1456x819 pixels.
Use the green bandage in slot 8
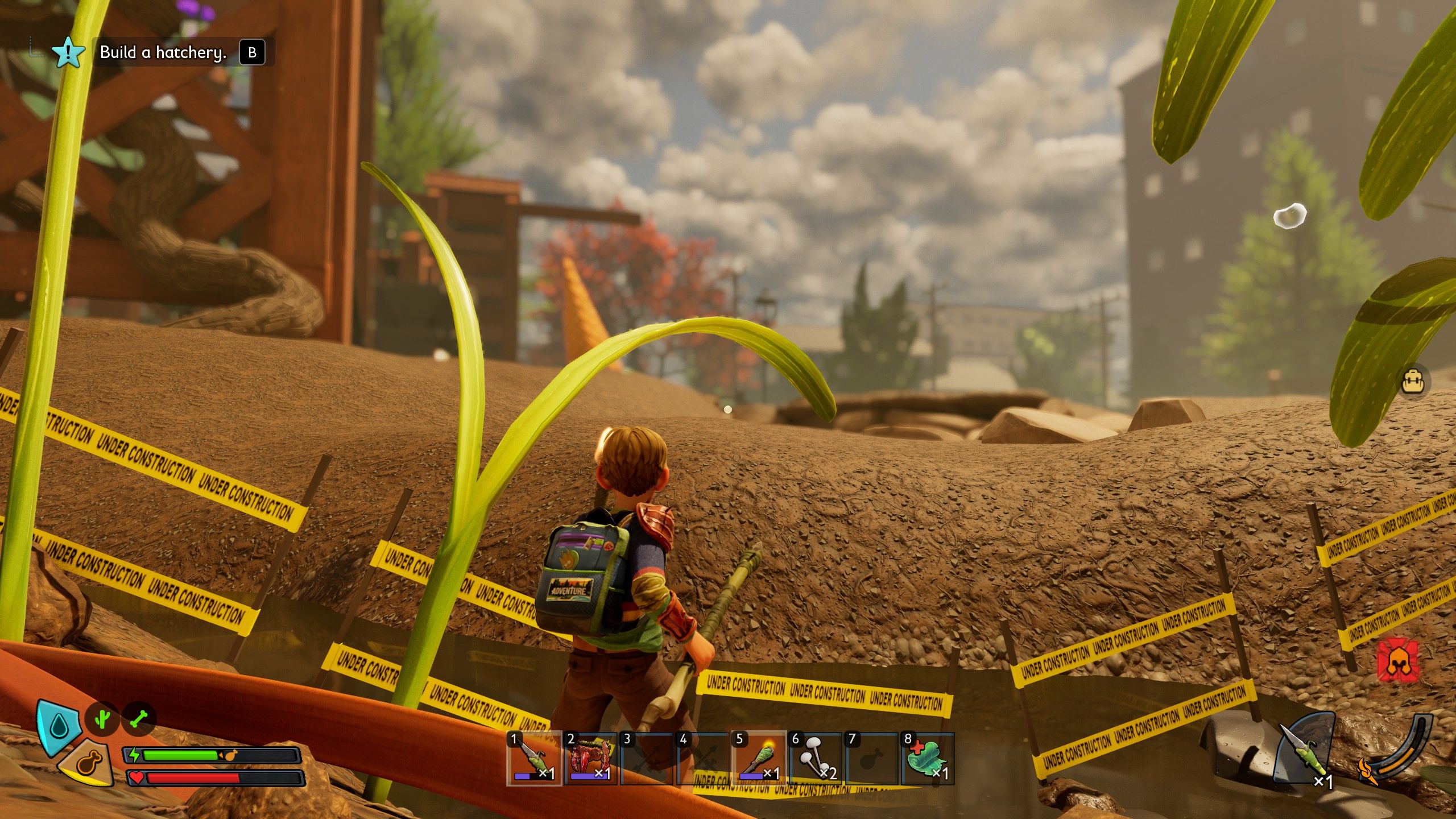[927, 759]
